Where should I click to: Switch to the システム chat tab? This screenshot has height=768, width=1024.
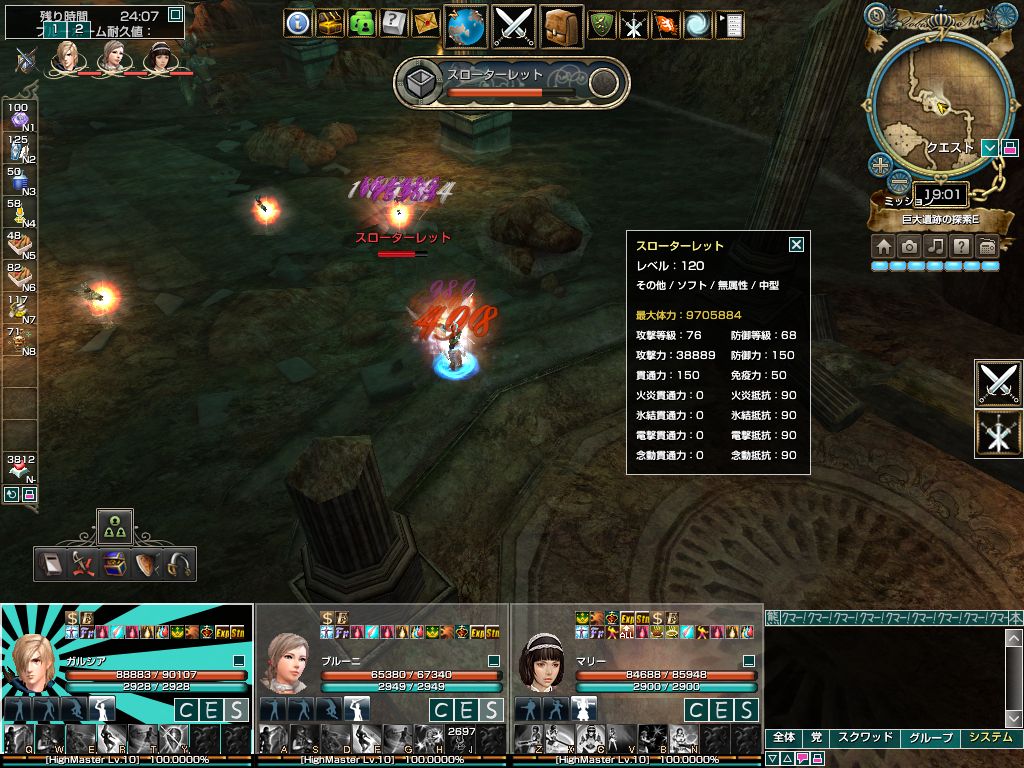click(990, 738)
